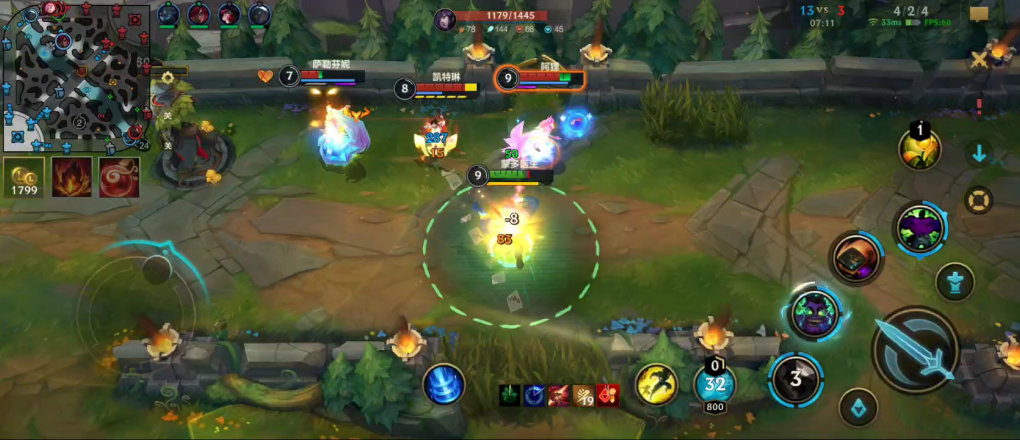Cast the purple masked face ability
Viewport: 1020px width, 440px height.
pyautogui.click(x=814, y=312)
